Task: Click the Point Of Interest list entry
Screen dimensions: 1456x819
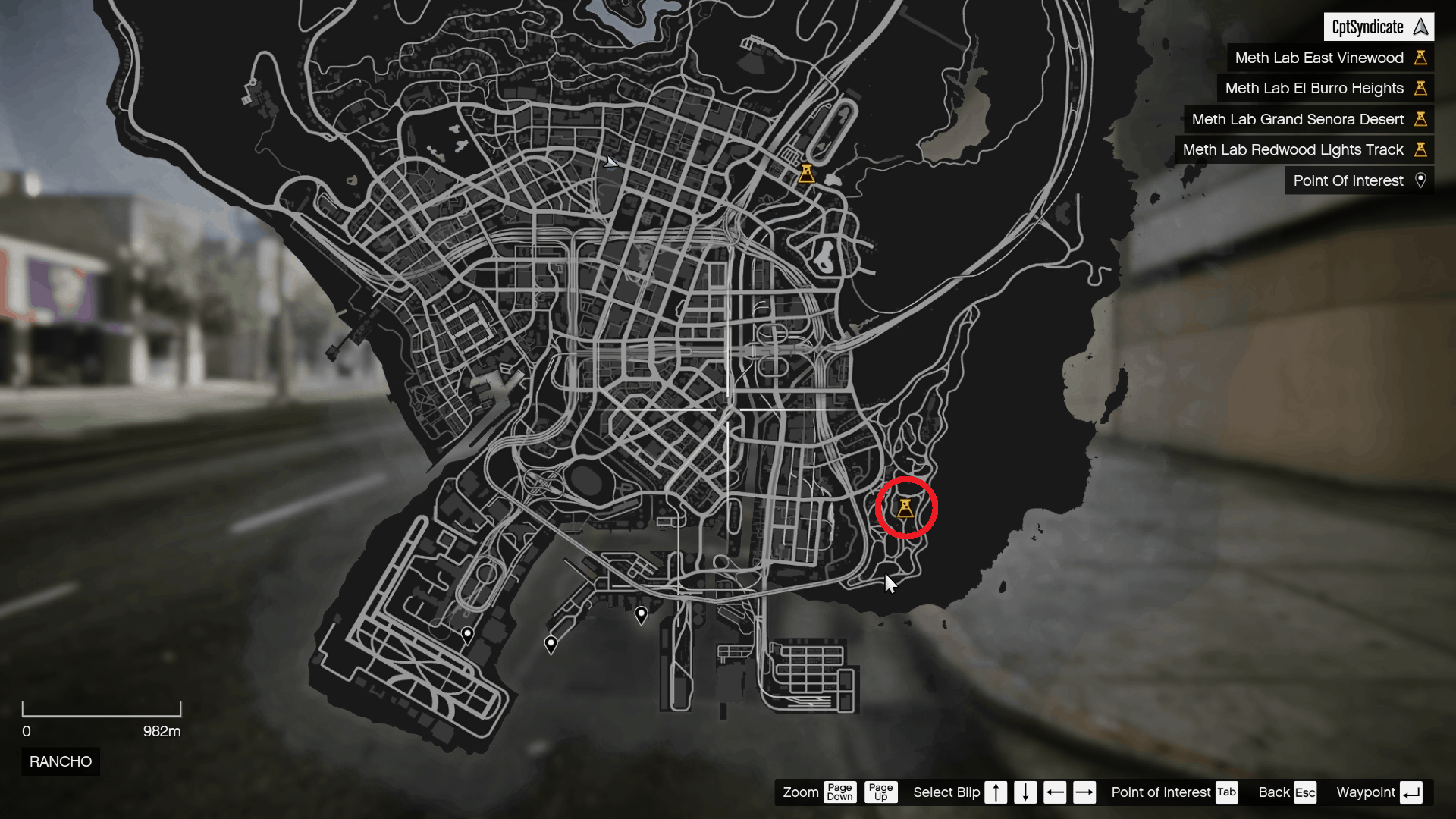Action: (1348, 180)
